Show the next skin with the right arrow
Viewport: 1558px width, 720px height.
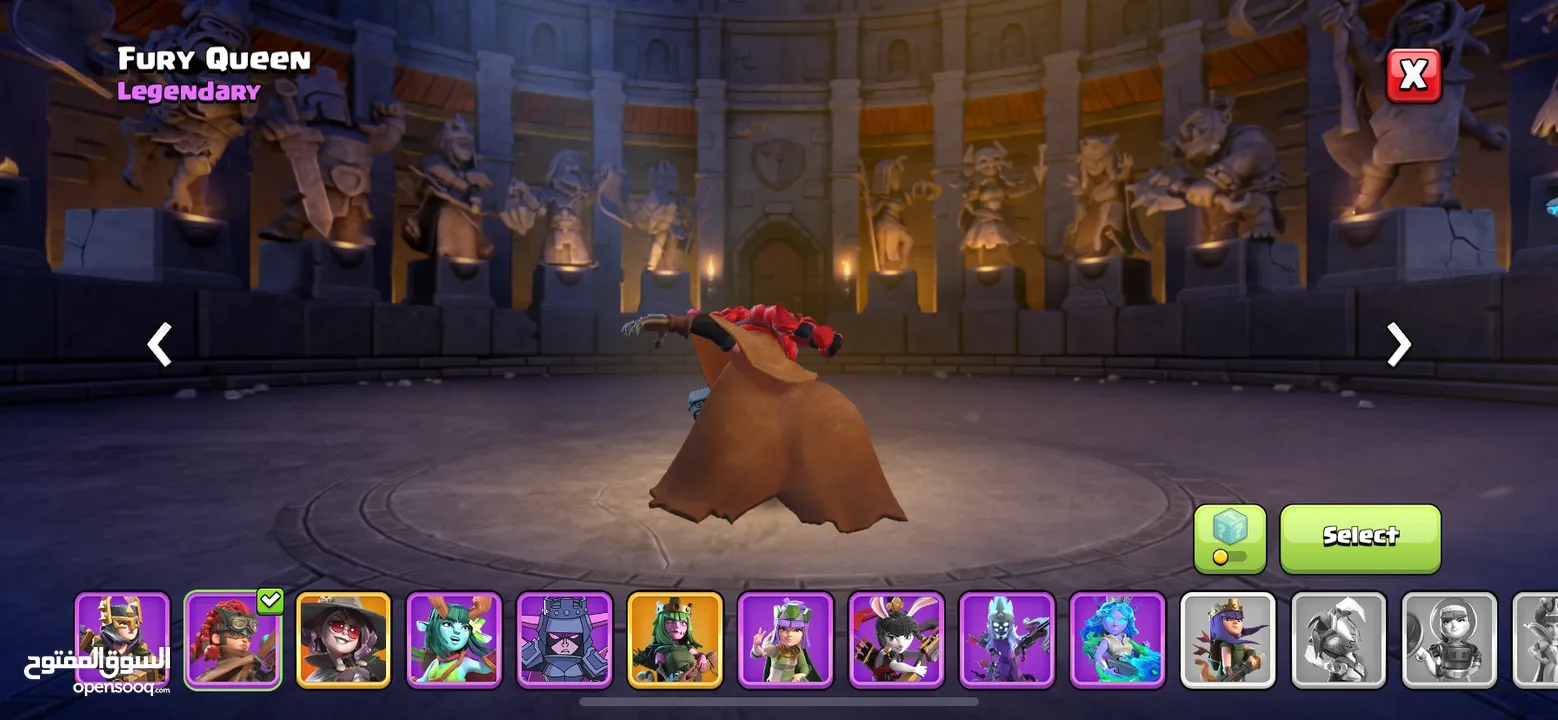coord(1398,344)
